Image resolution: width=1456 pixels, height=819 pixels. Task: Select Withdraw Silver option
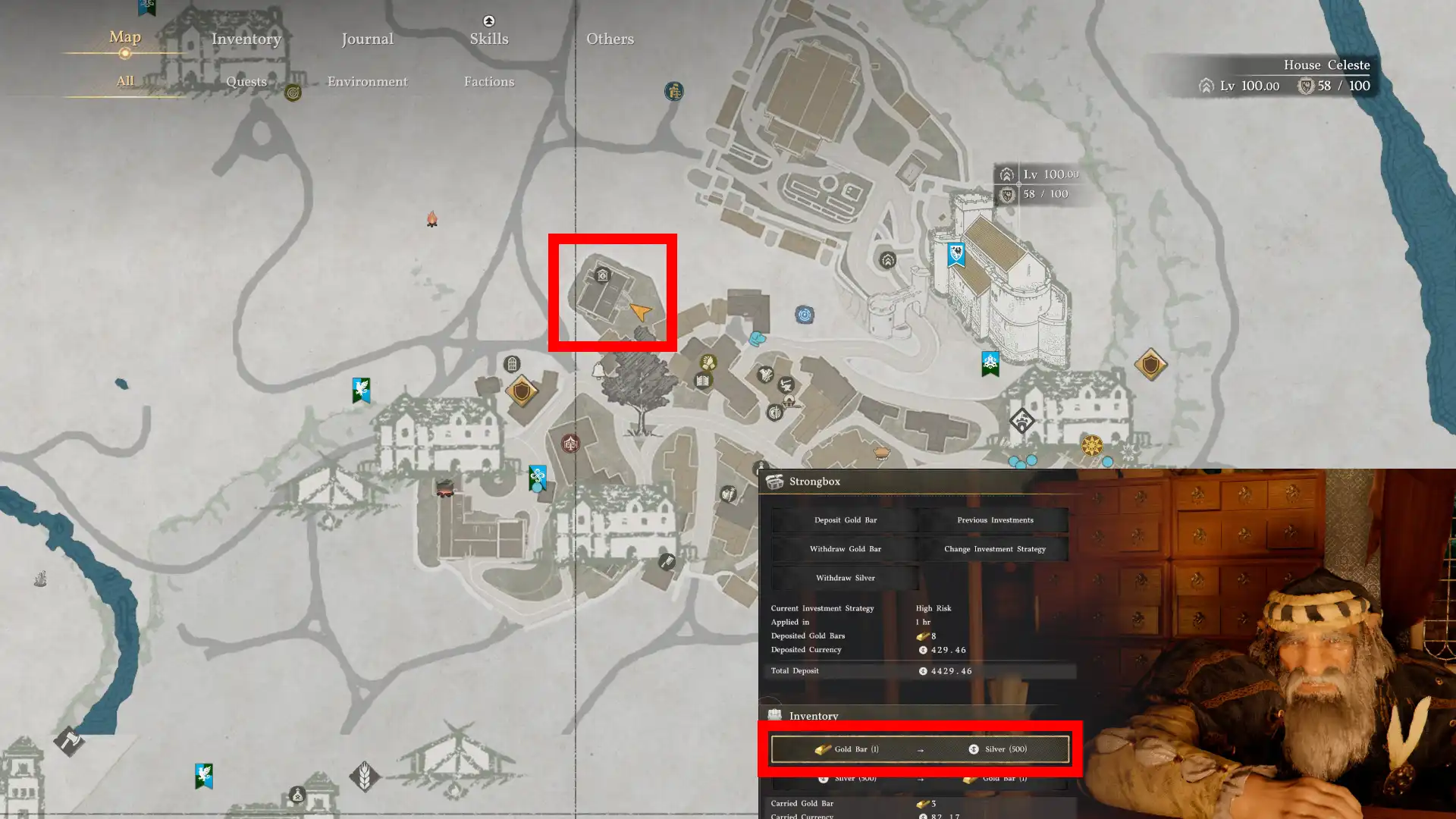(x=845, y=578)
